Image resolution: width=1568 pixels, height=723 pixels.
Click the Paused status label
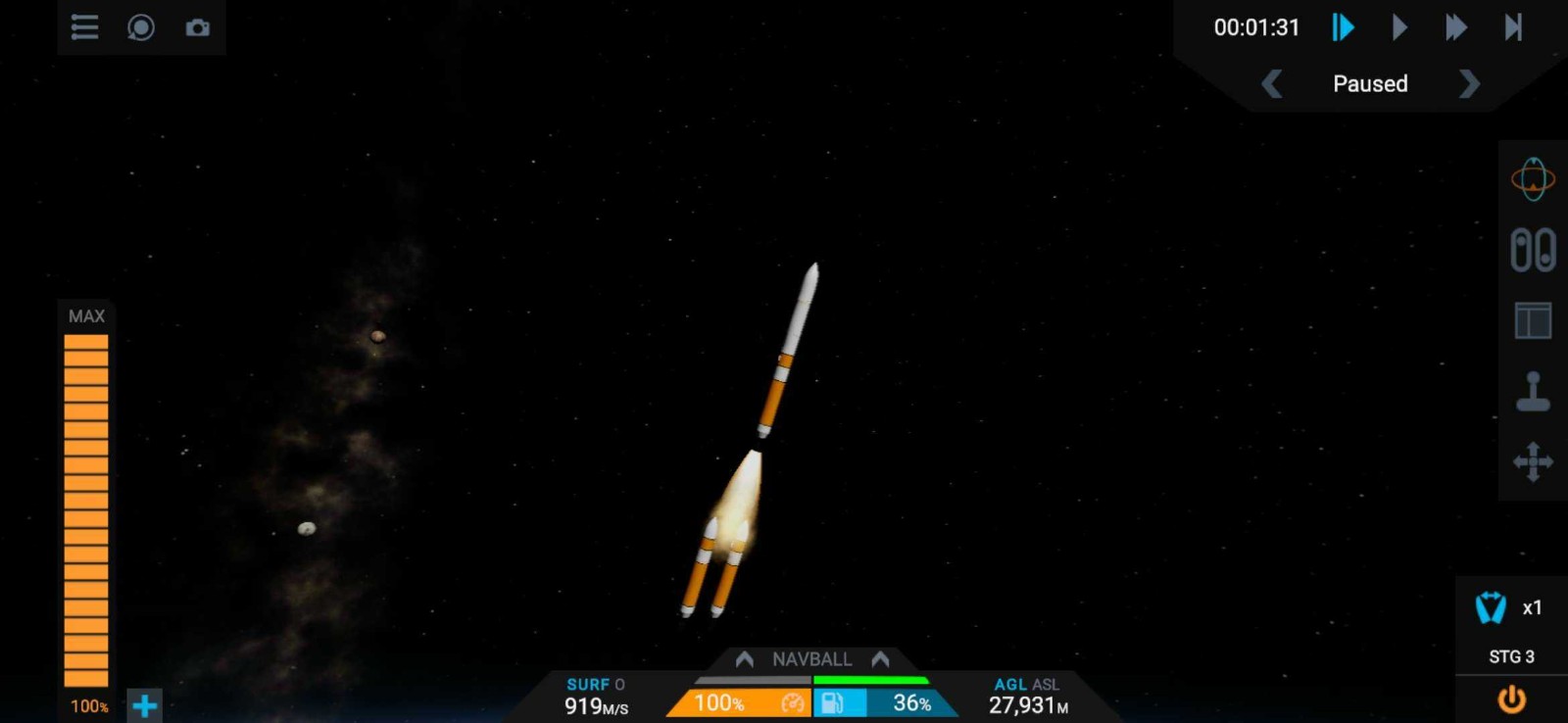click(x=1370, y=84)
